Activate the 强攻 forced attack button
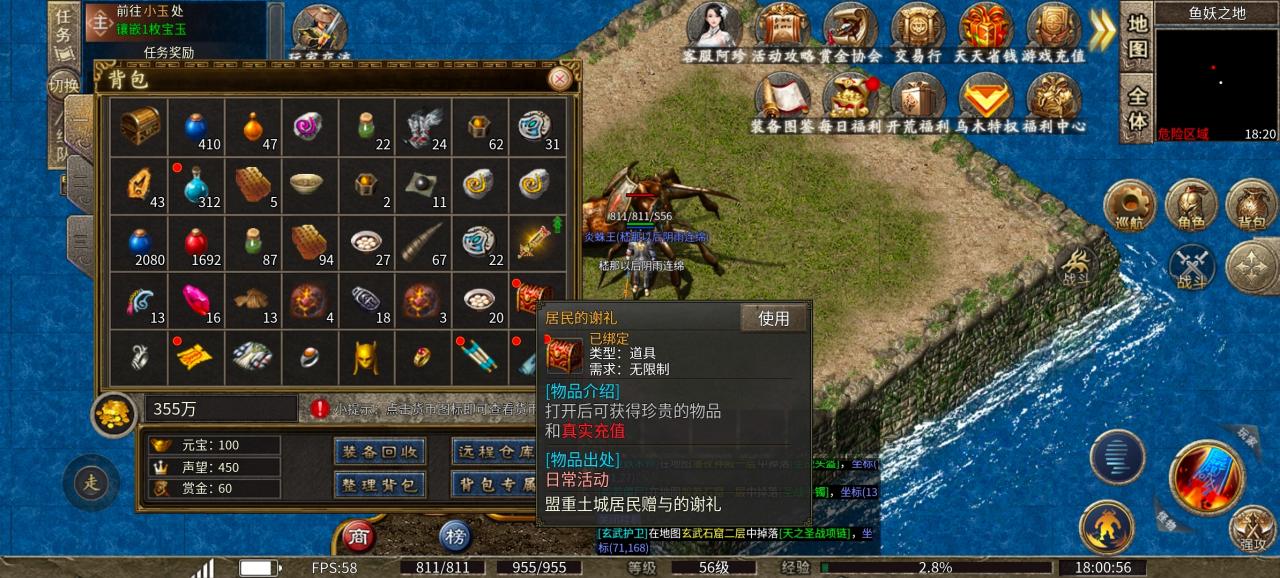1280x578 pixels. [1253, 528]
